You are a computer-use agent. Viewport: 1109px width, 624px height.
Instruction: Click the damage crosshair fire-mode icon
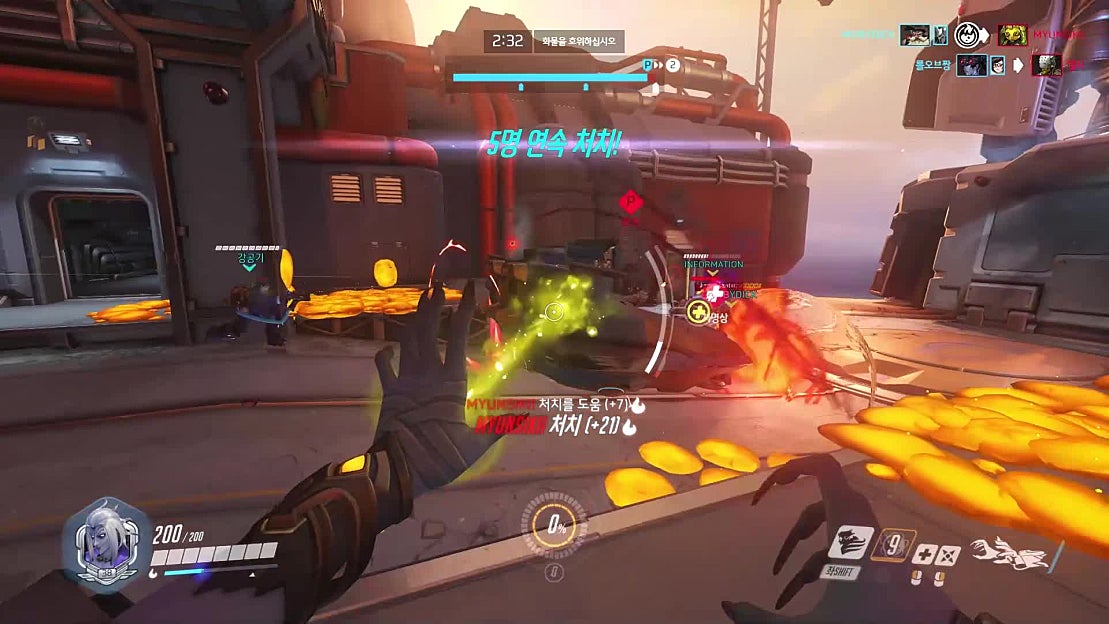pos(948,555)
